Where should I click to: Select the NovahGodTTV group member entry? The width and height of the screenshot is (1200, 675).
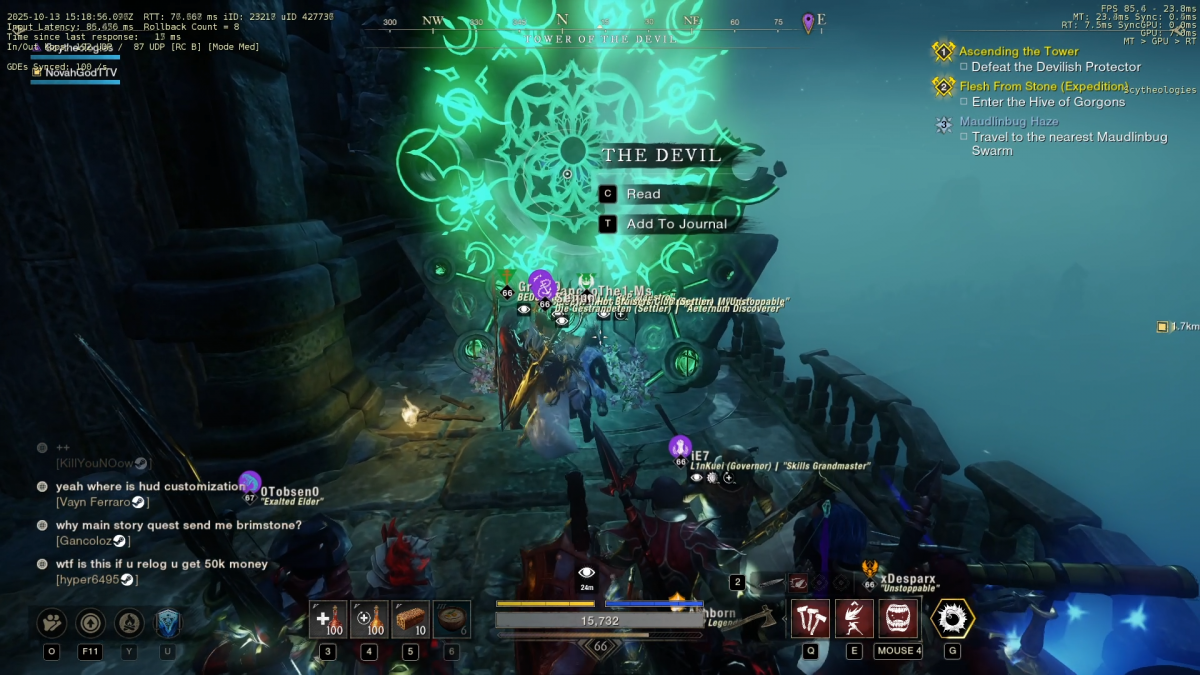[x=80, y=72]
